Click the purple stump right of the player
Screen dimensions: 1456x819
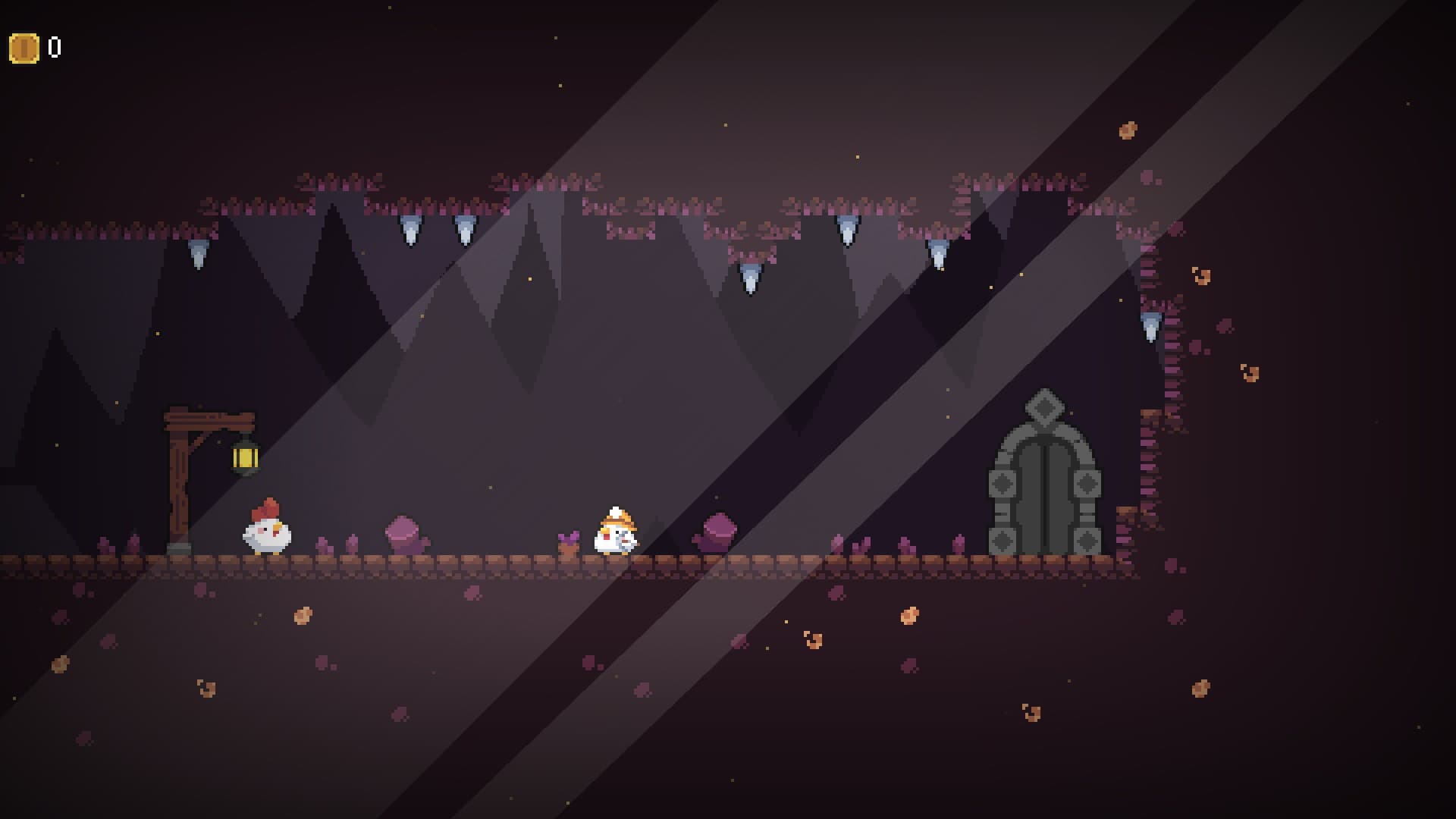pyautogui.click(x=717, y=532)
